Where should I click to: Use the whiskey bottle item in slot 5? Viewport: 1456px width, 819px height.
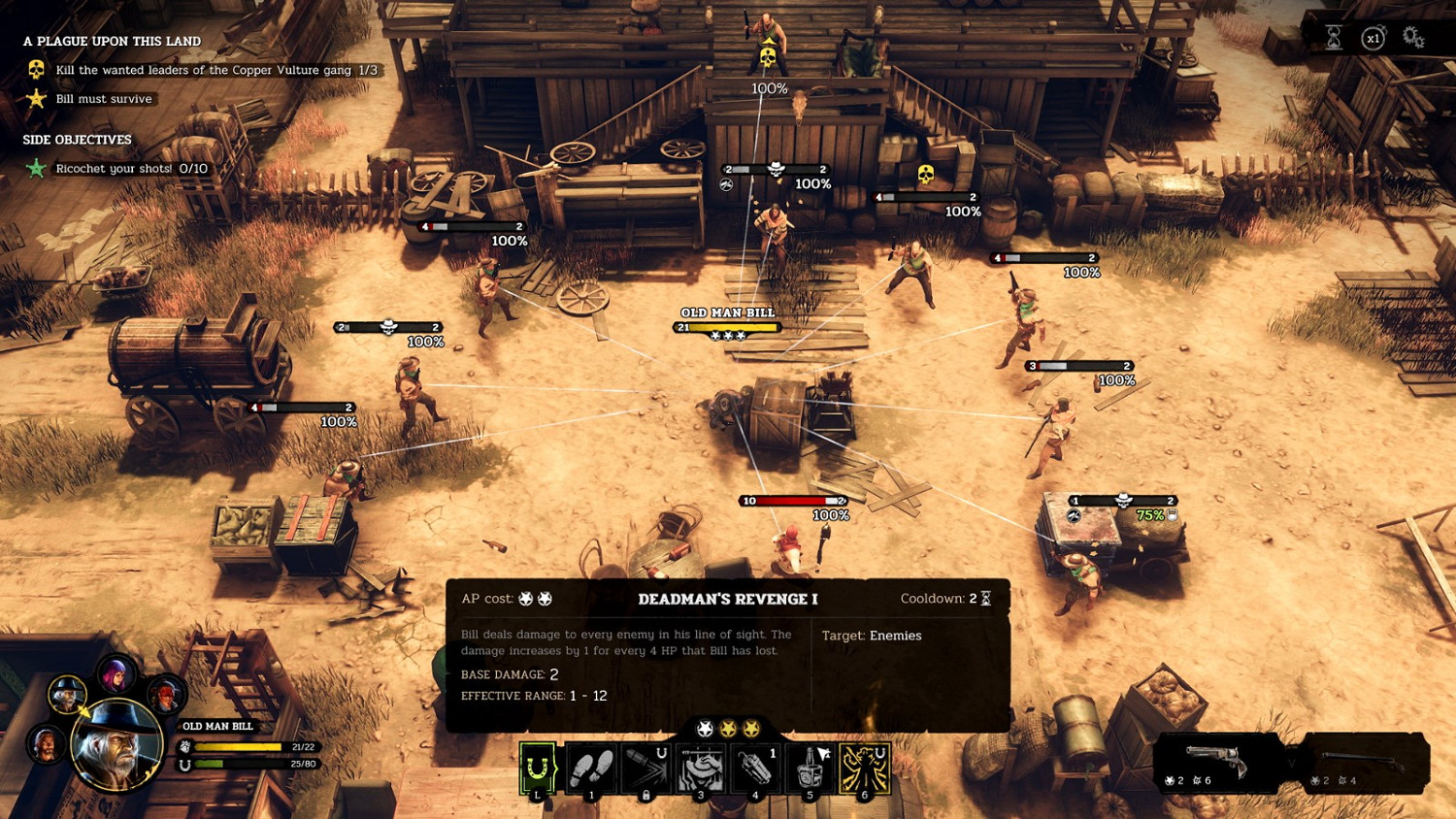[x=811, y=767]
